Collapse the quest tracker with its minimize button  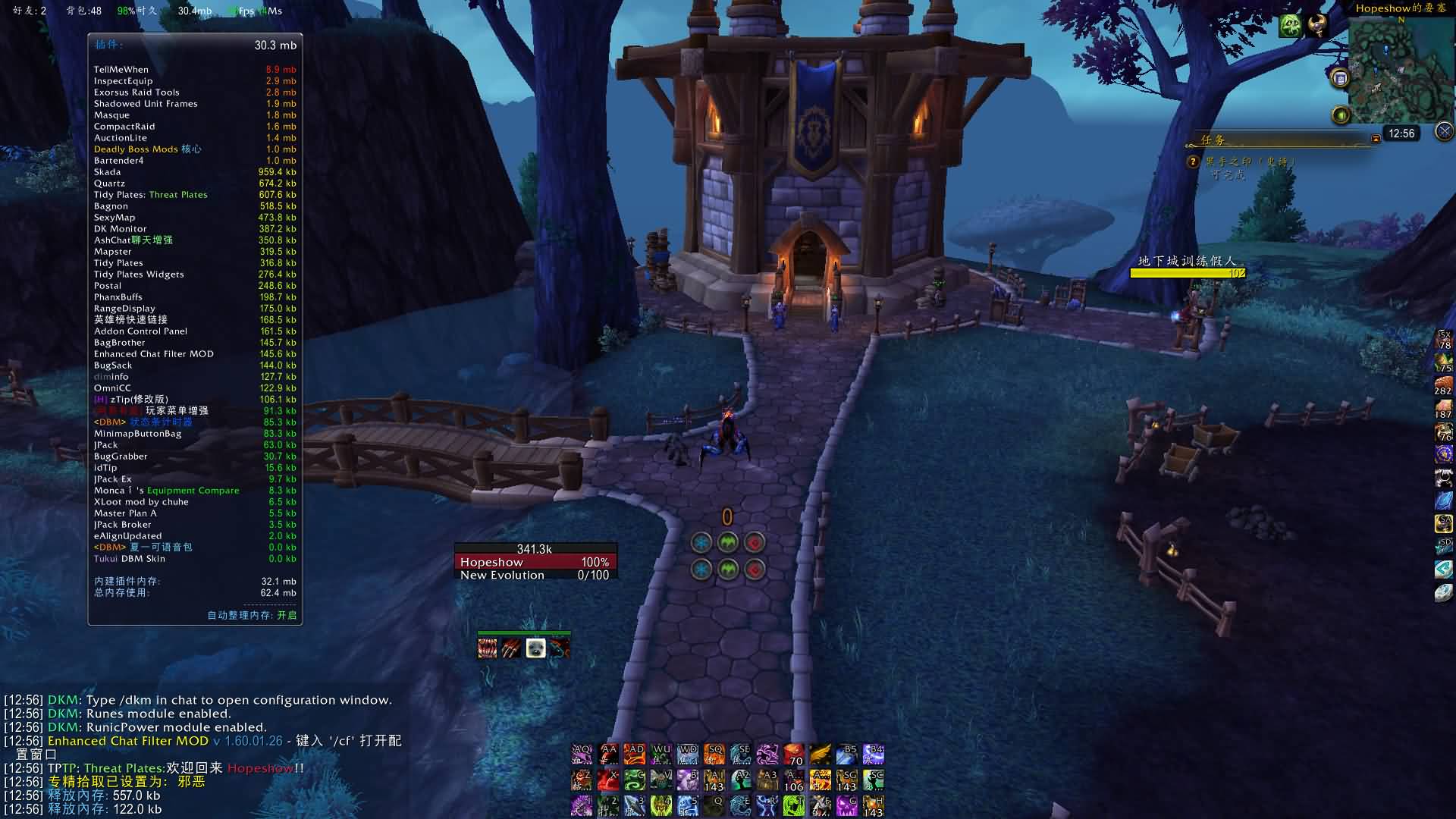pyautogui.click(x=1376, y=139)
